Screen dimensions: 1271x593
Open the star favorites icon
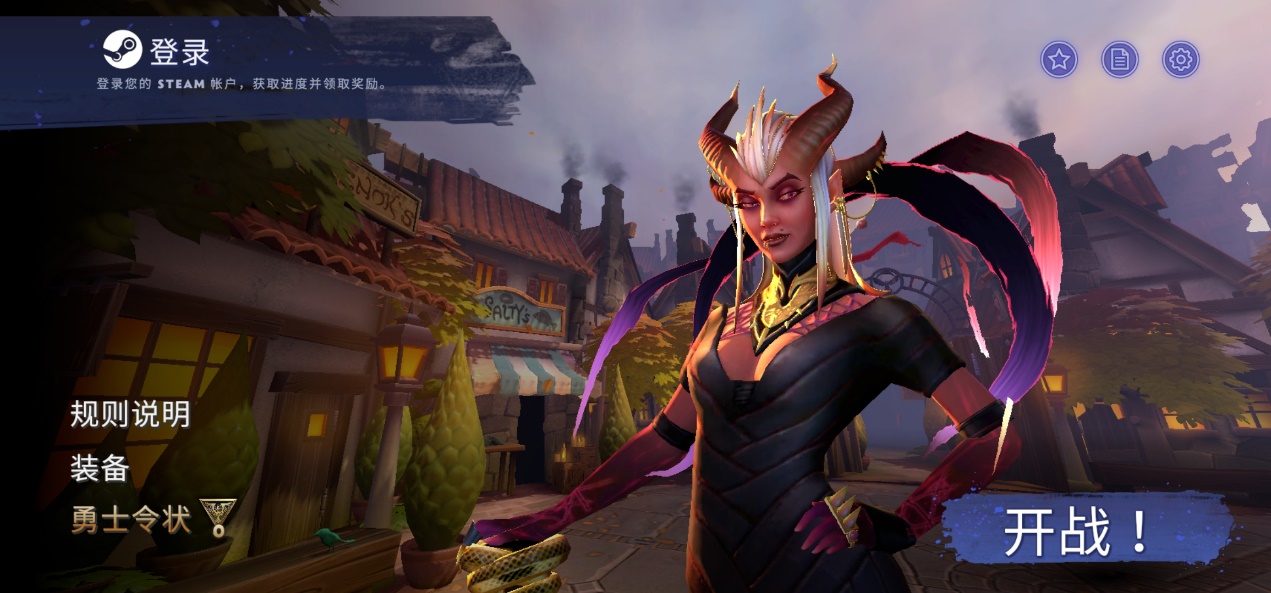[x=1059, y=60]
